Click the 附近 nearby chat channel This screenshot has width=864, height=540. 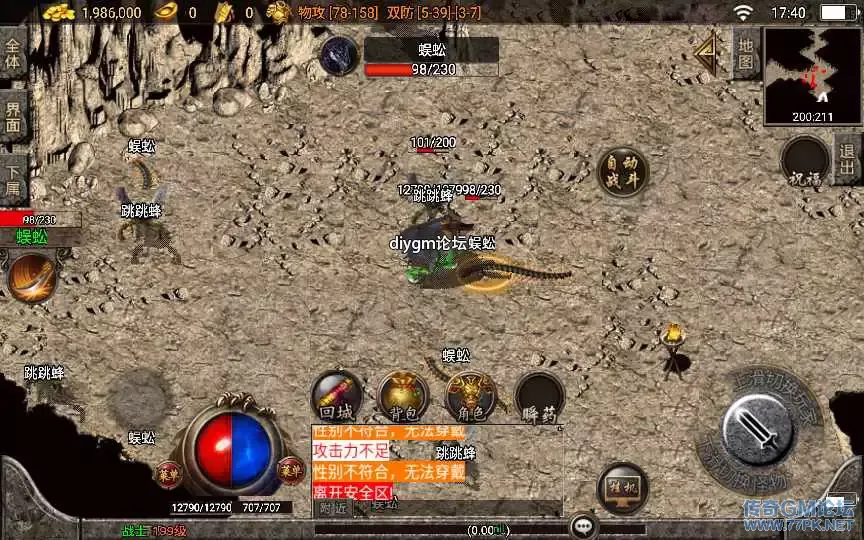tap(333, 508)
